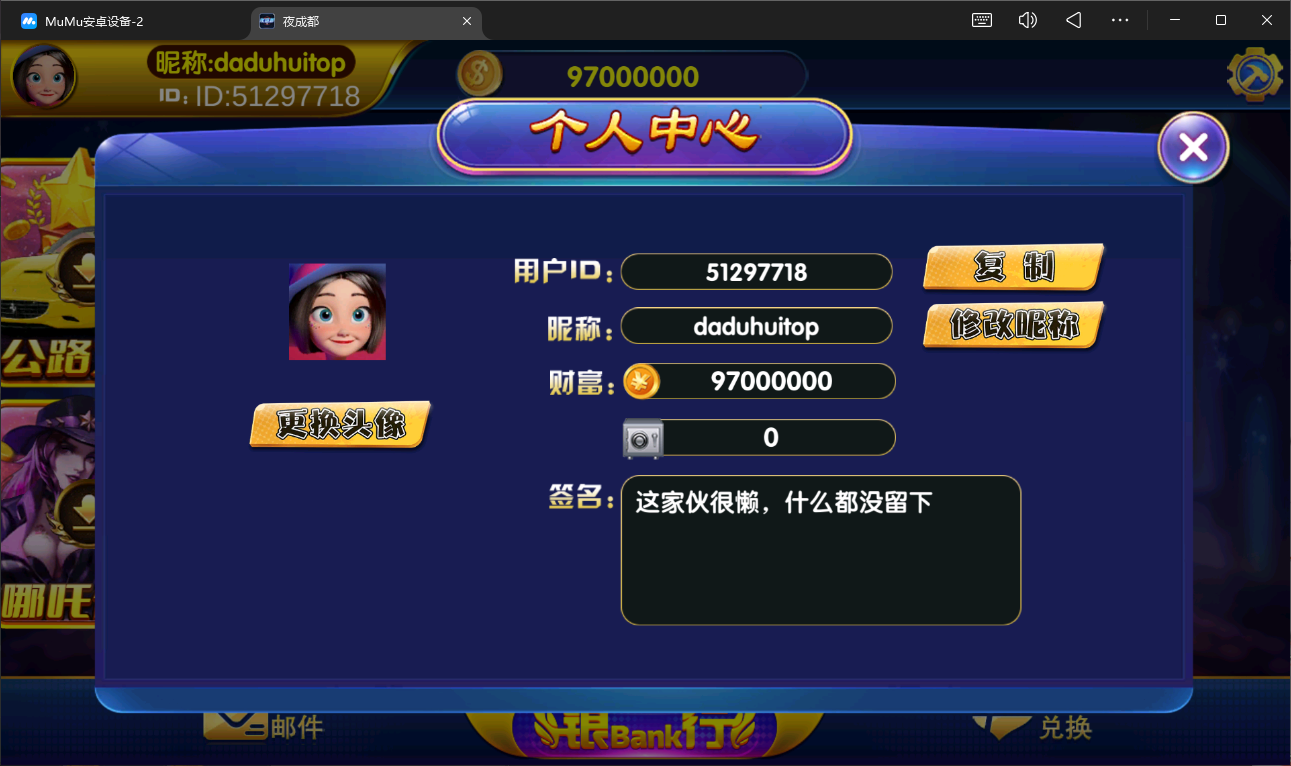1291x766 pixels.
Task: Click inside the 签名 signature text box
Action: [x=820, y=550]
